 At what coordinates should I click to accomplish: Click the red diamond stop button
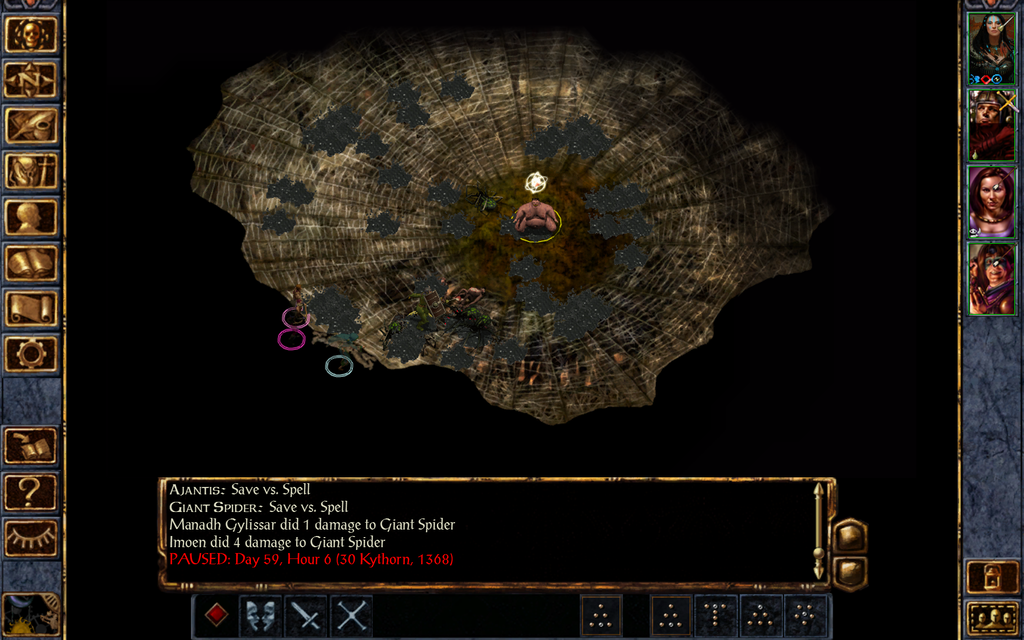[216, 615]
